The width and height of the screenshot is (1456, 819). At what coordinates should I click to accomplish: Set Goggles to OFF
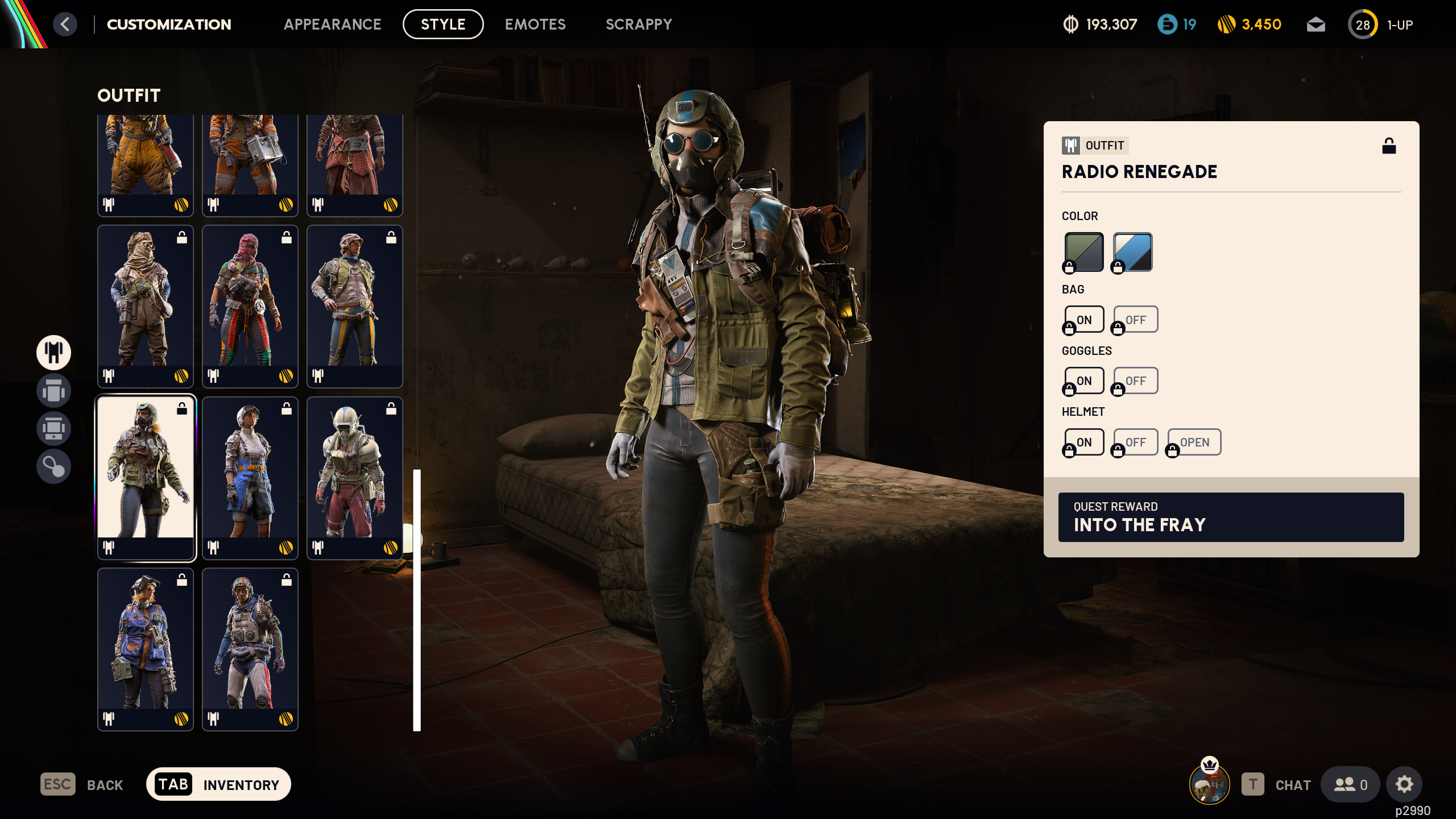pyautogui.click(x=1135, y=380)
